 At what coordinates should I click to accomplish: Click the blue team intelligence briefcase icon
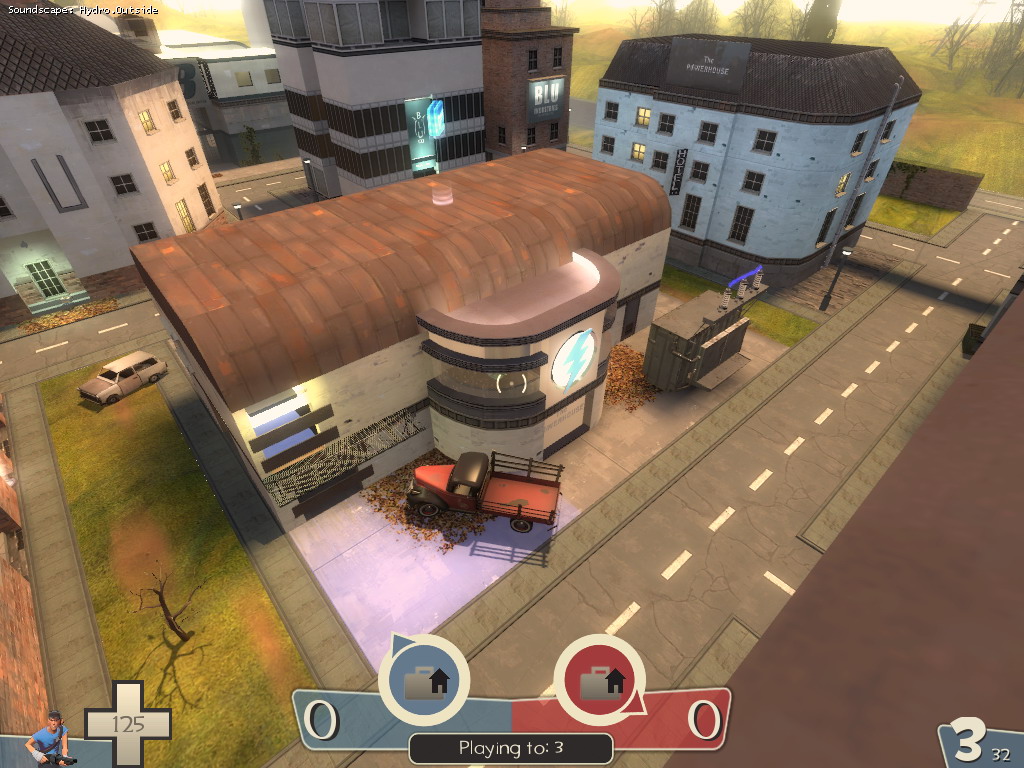(x=423, y=680)
